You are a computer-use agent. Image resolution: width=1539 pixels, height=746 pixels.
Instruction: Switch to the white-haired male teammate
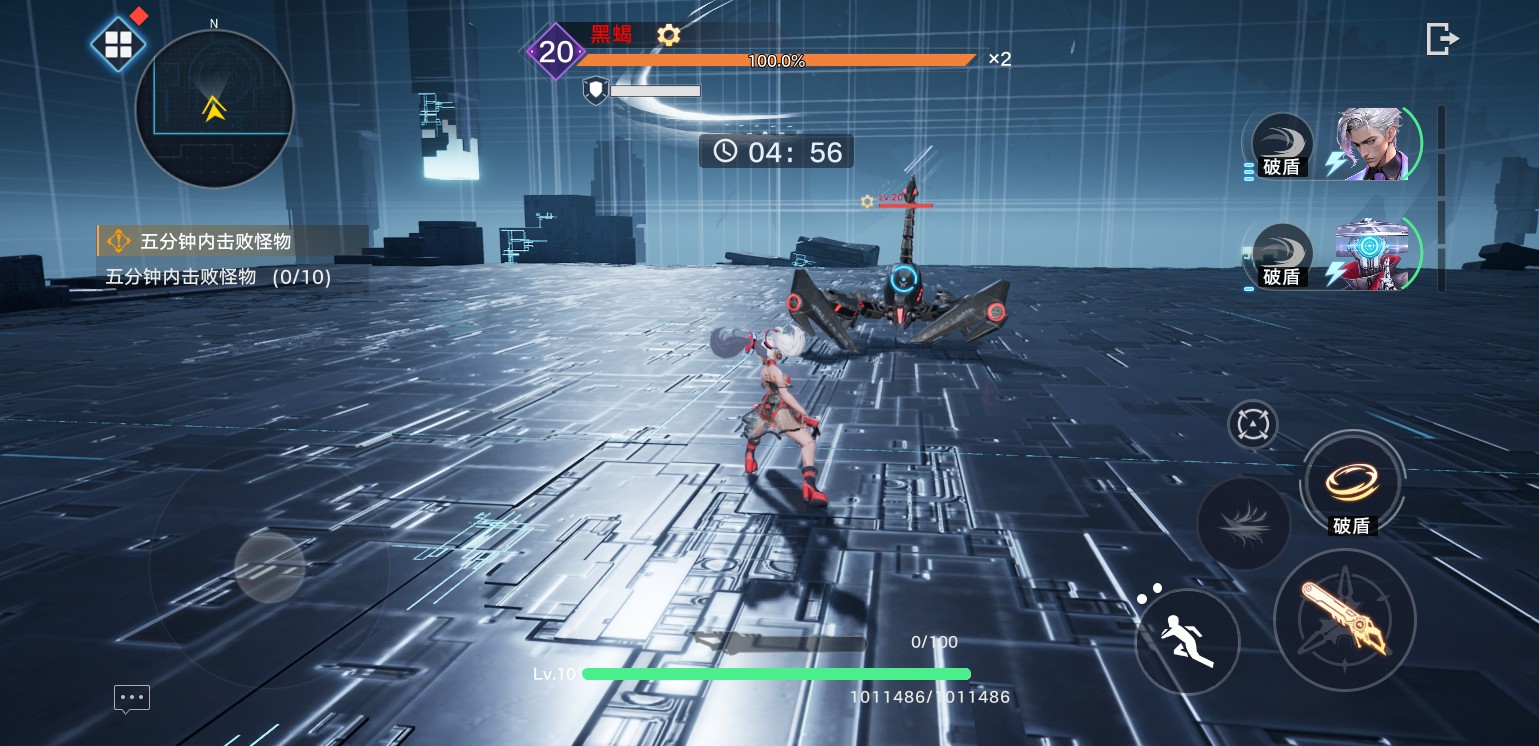pos(1374,145)
